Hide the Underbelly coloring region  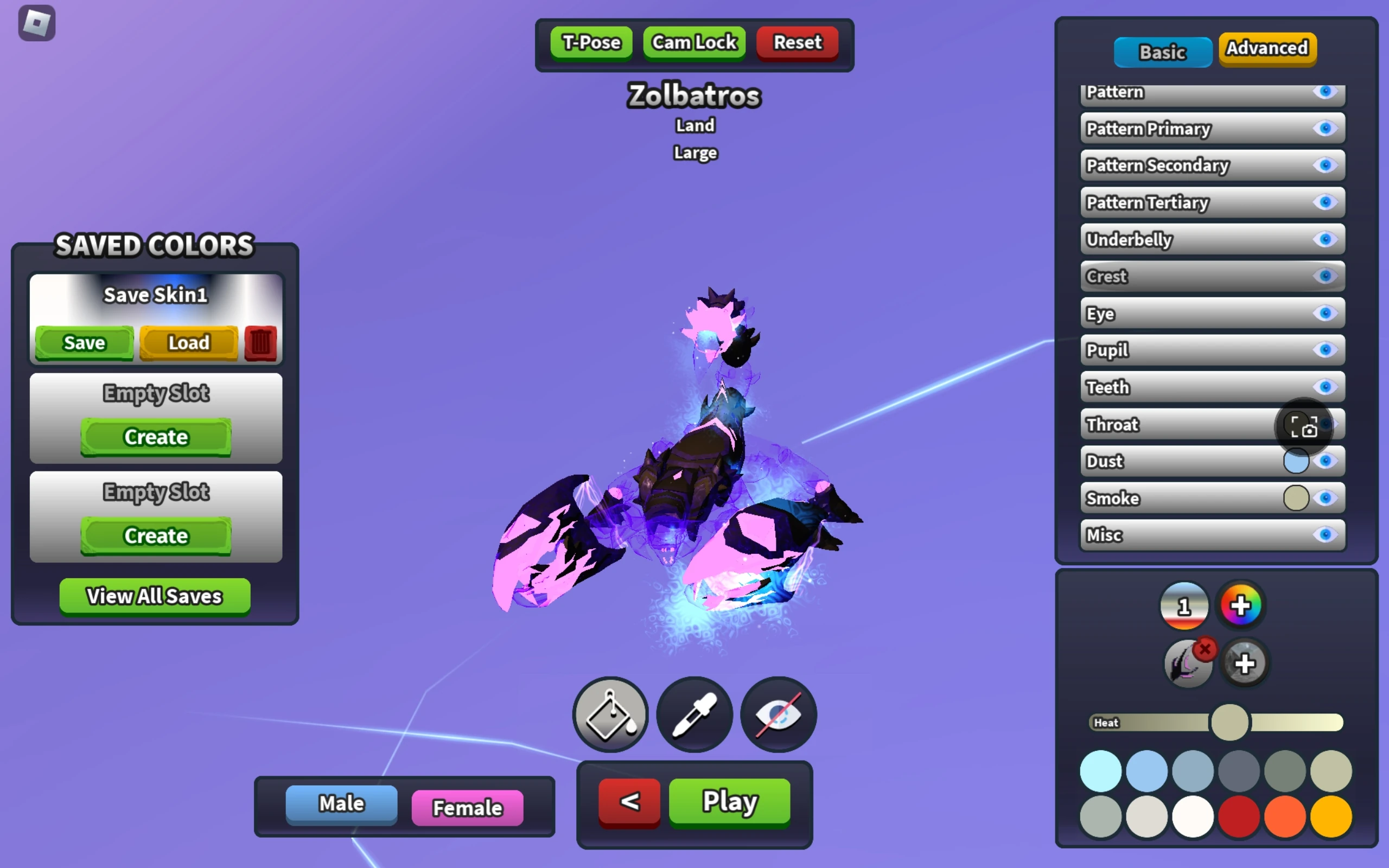tap(1326, 239)
